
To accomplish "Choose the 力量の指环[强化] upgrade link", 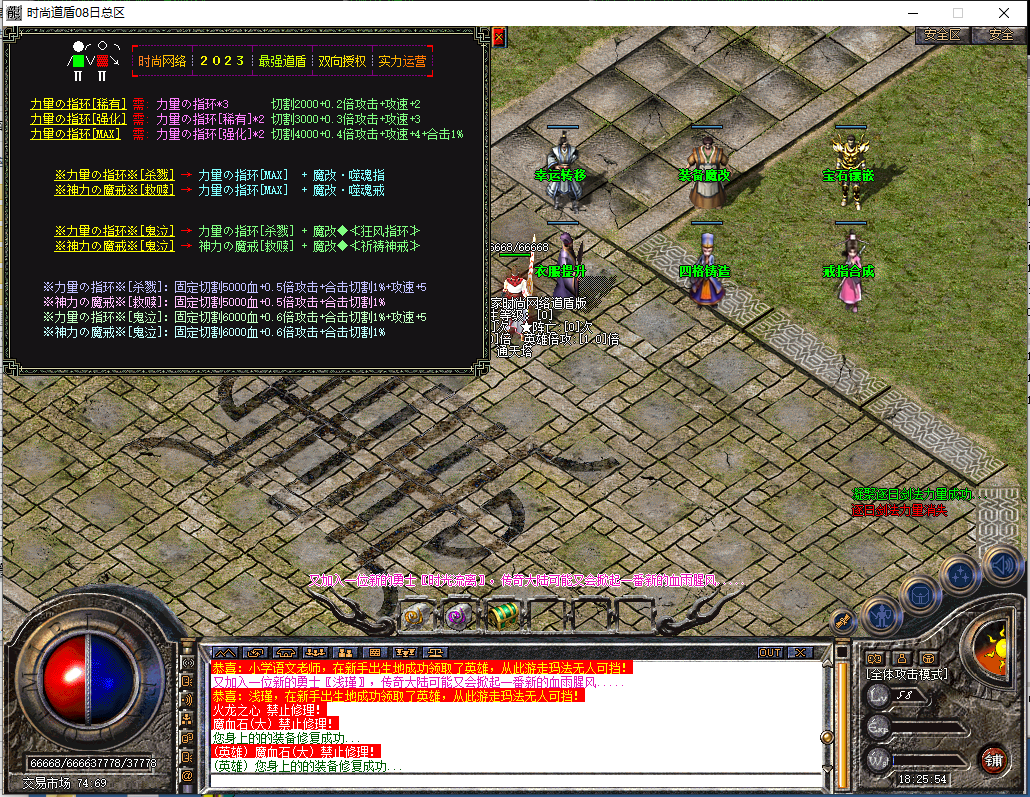I will (77, 119).
